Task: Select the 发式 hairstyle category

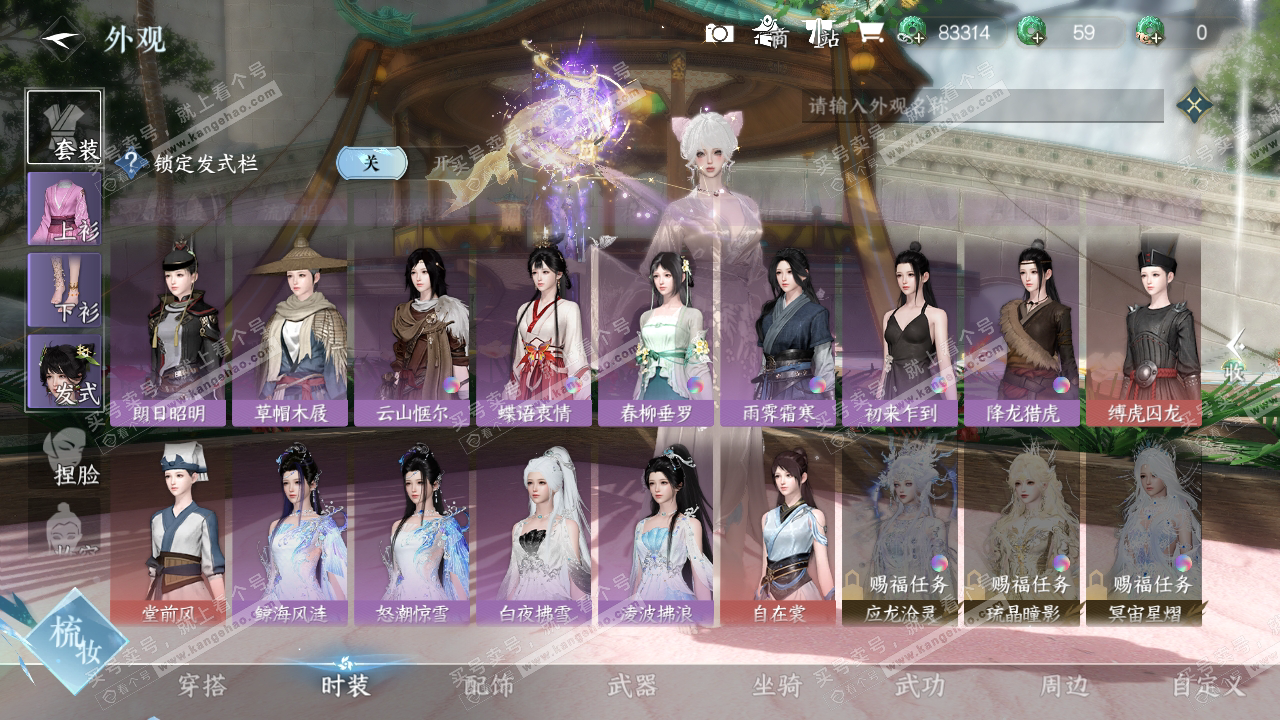Action: pos(64,371)
